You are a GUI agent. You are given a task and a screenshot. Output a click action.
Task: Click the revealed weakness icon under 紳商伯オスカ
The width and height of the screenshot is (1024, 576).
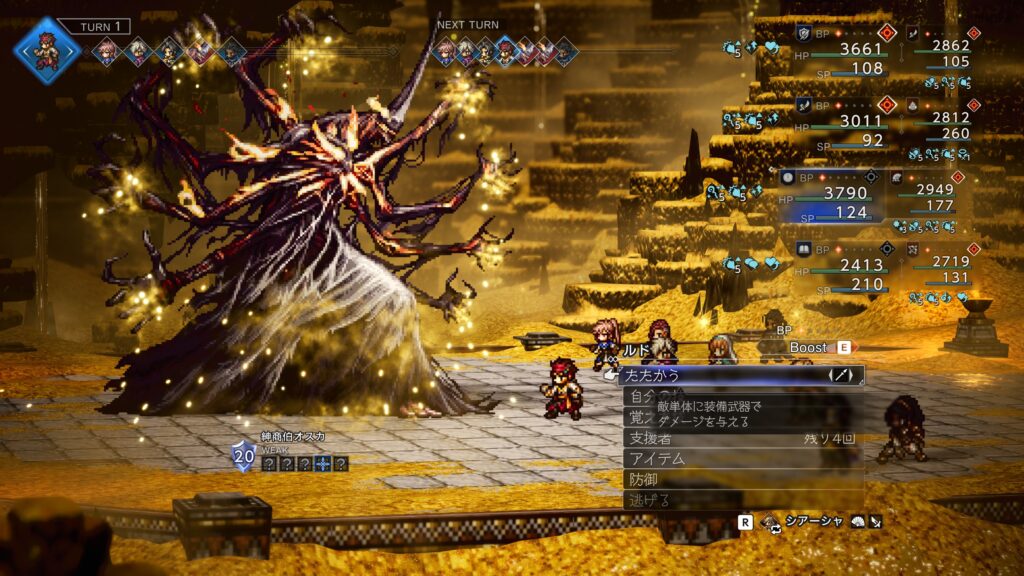[323, 463]
